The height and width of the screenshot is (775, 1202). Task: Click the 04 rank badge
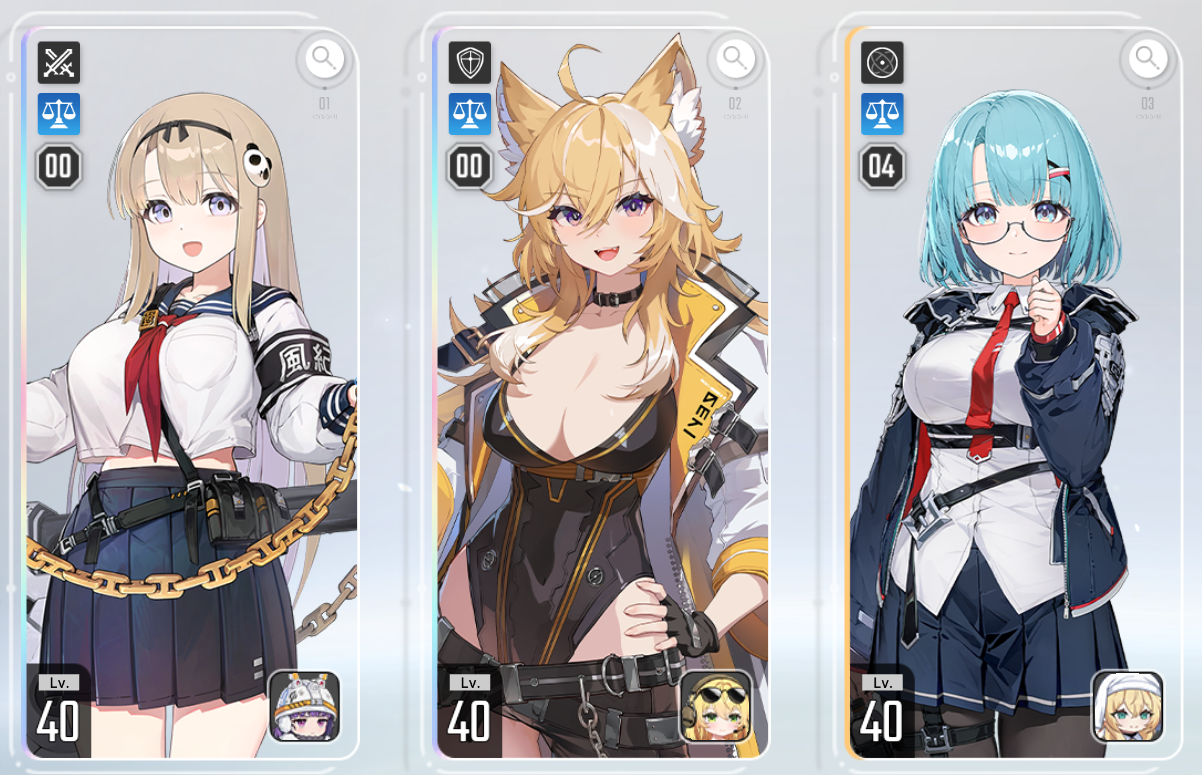(882, 166)
